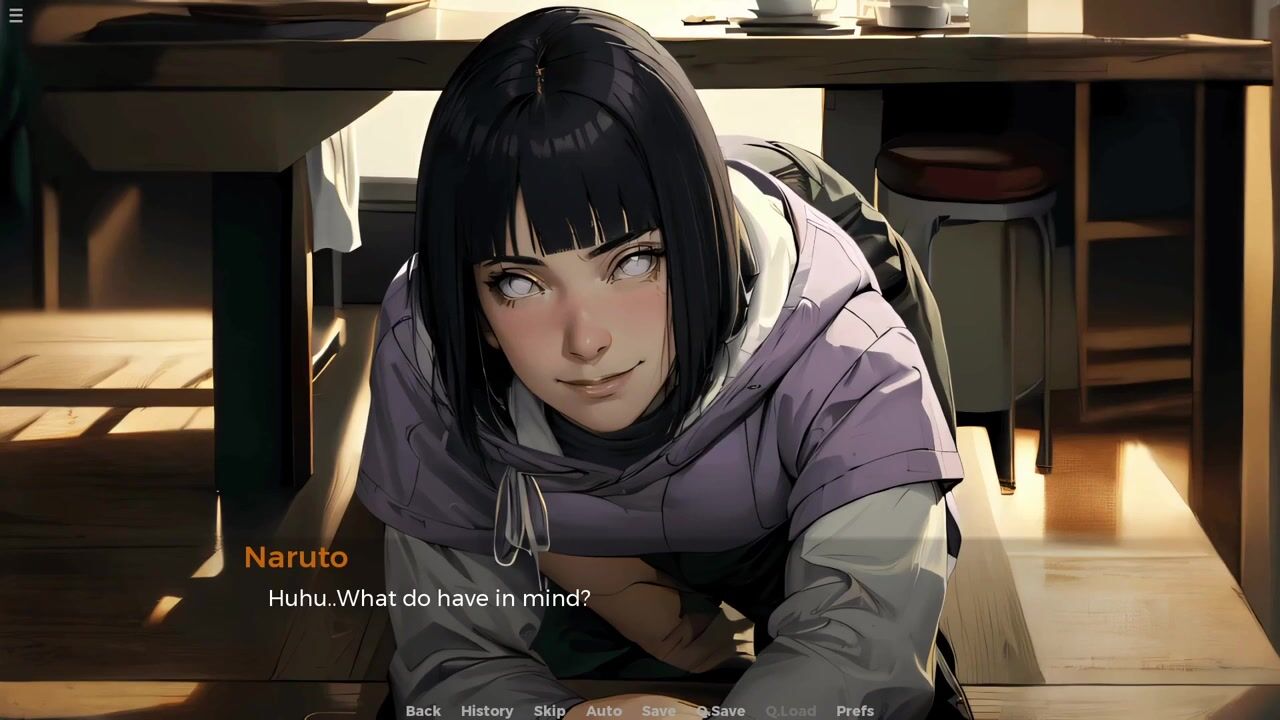Click the Q.Load quick load button
Image resolution: width=1280 pixels, height=720 pixels.
point(791,711)
